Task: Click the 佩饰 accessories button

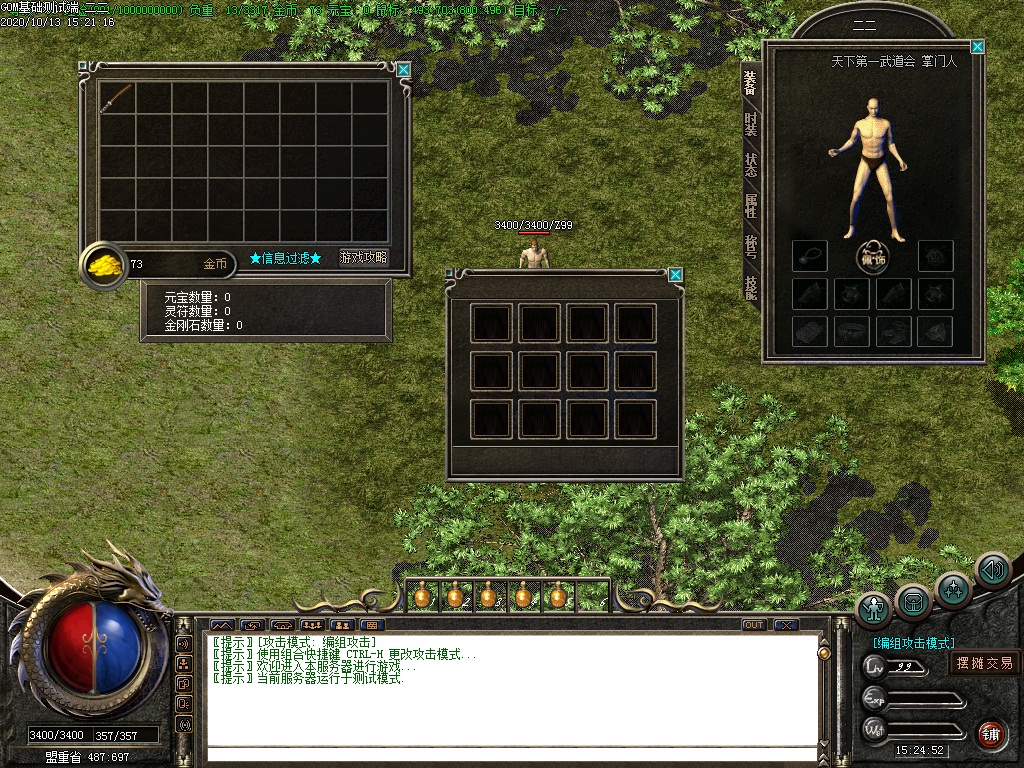Action: tap(873, 257)
